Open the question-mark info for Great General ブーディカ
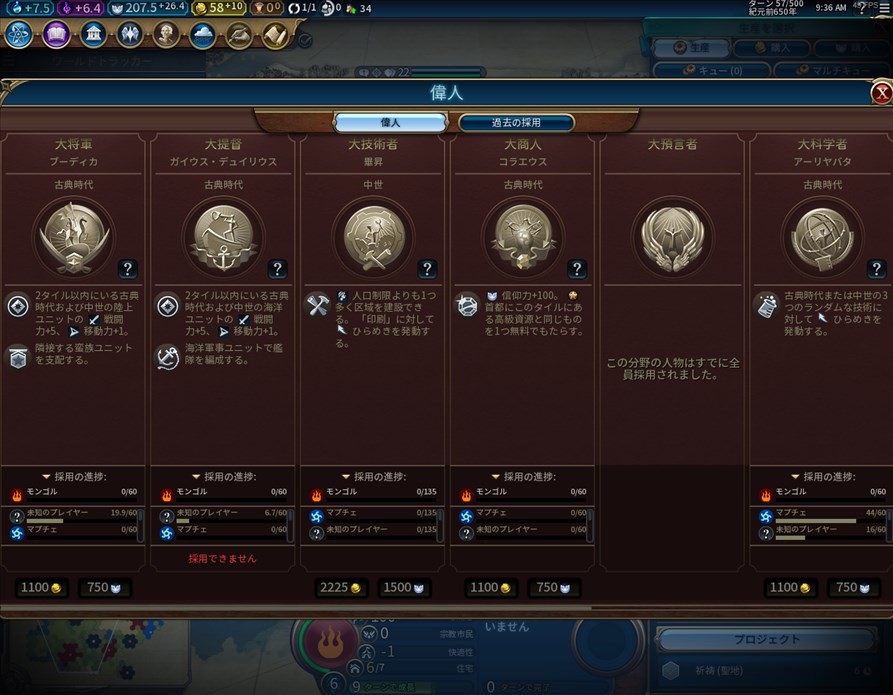Screen dimensions: 893x695 [127, 268]
